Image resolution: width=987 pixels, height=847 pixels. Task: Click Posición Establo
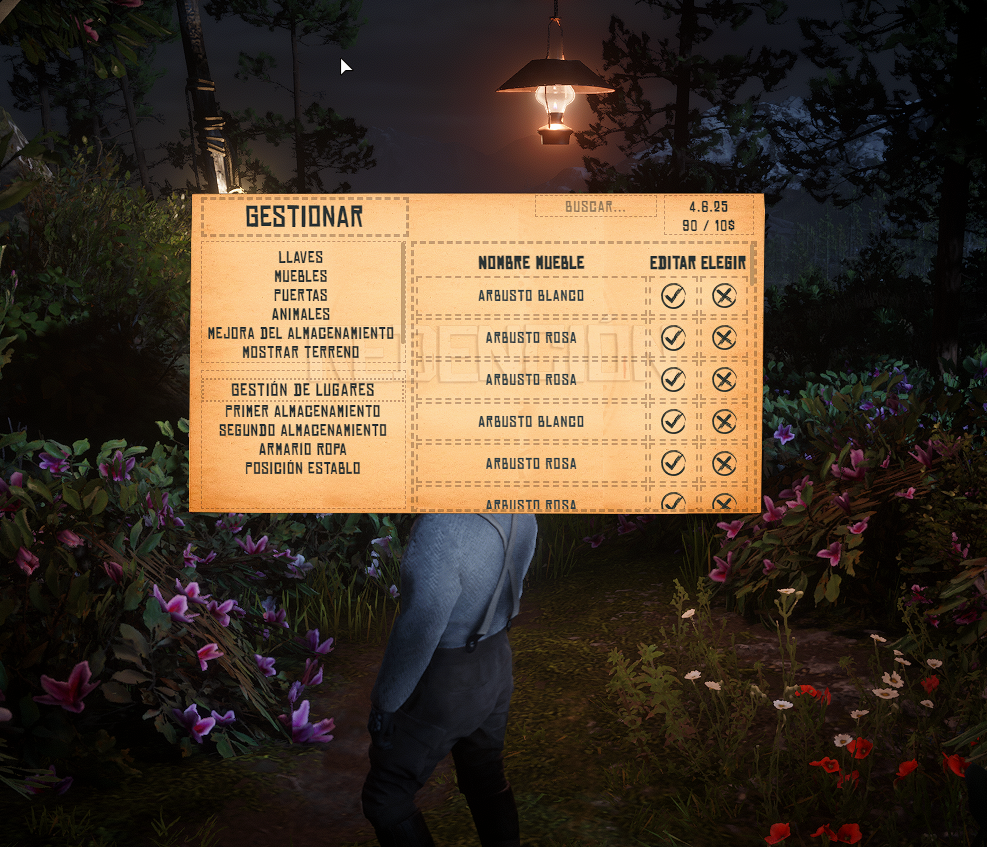pos(302,468)
